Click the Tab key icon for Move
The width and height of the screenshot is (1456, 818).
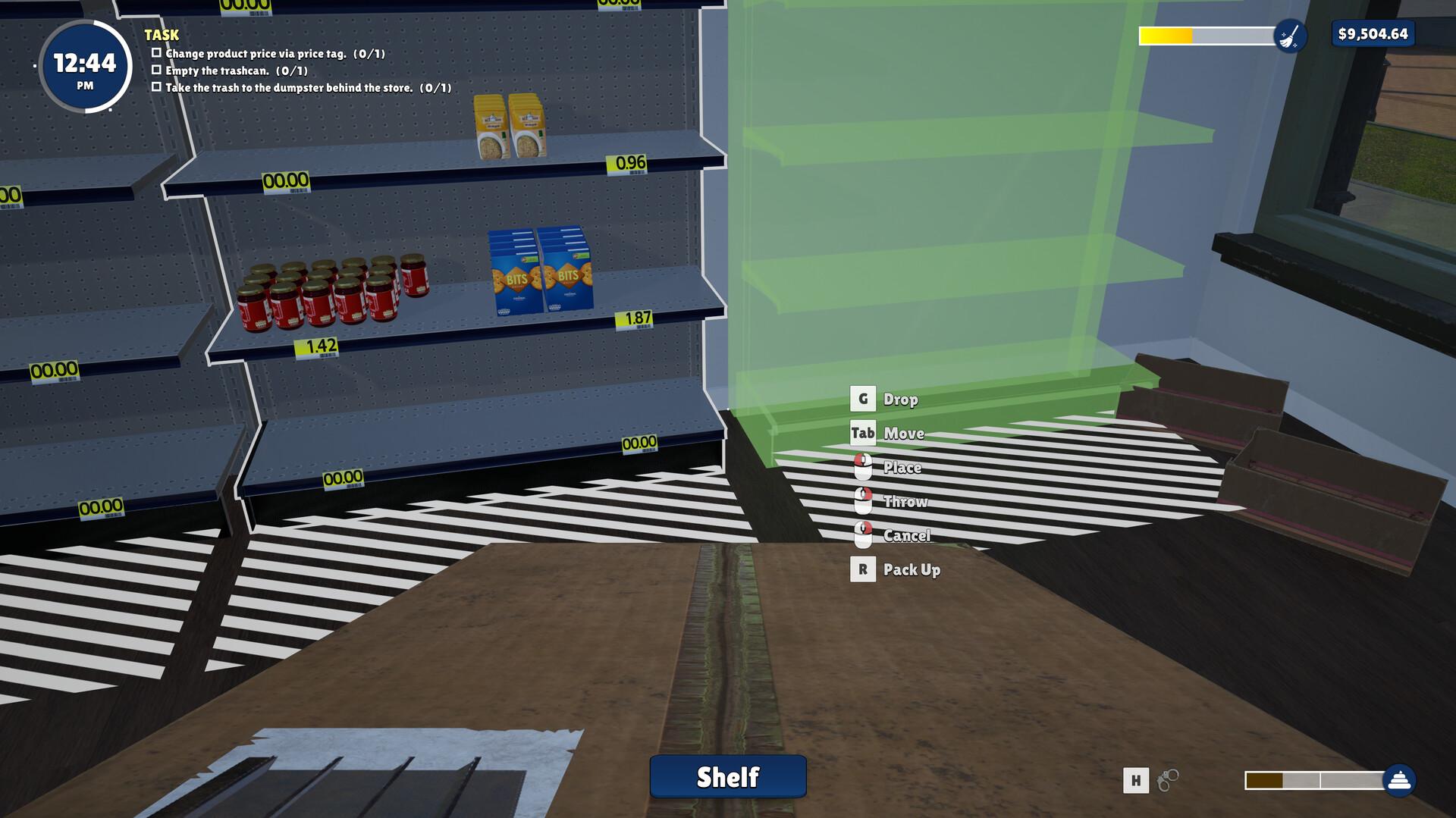point(862,433)
